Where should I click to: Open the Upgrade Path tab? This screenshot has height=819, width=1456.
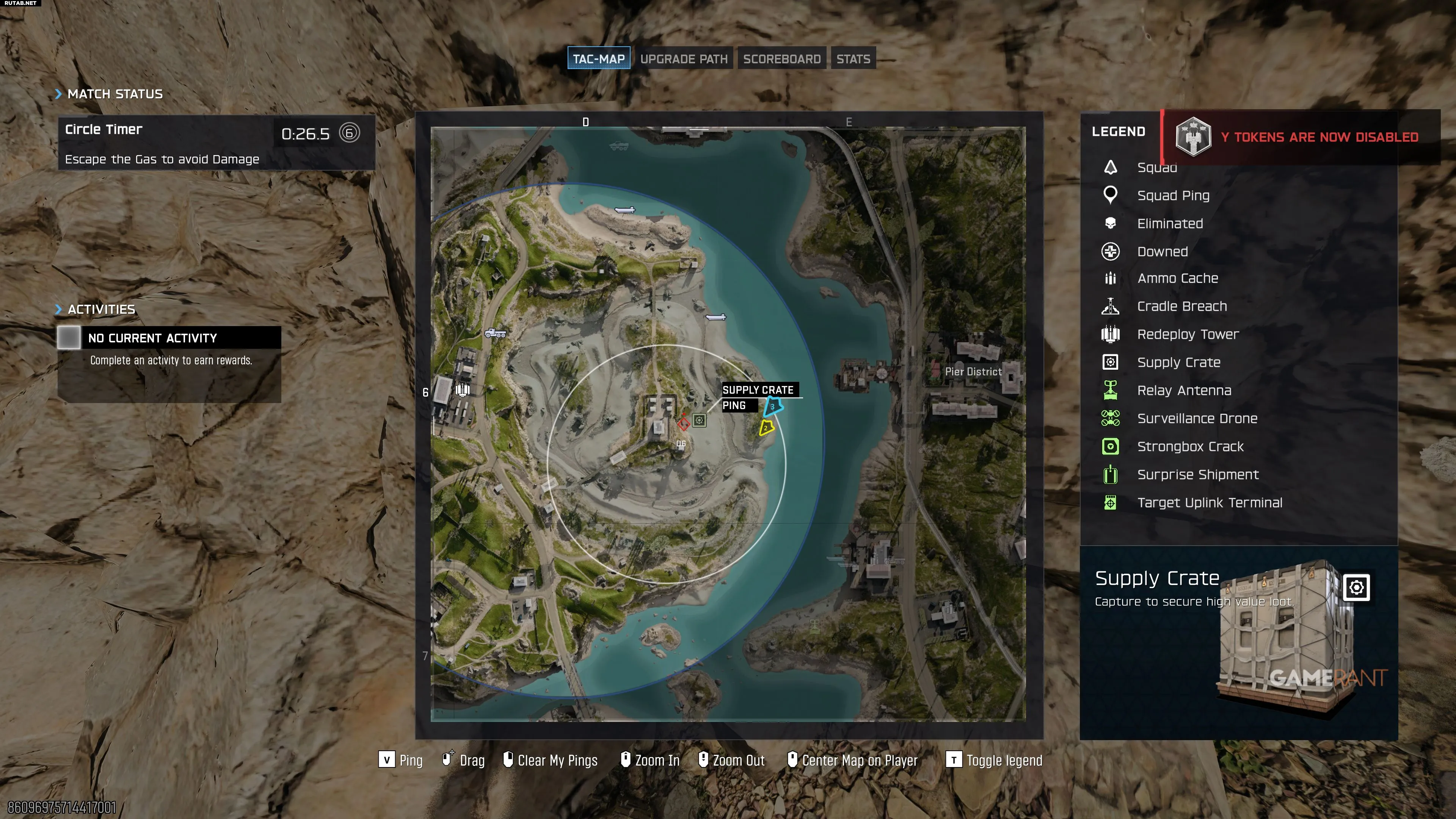683,59
